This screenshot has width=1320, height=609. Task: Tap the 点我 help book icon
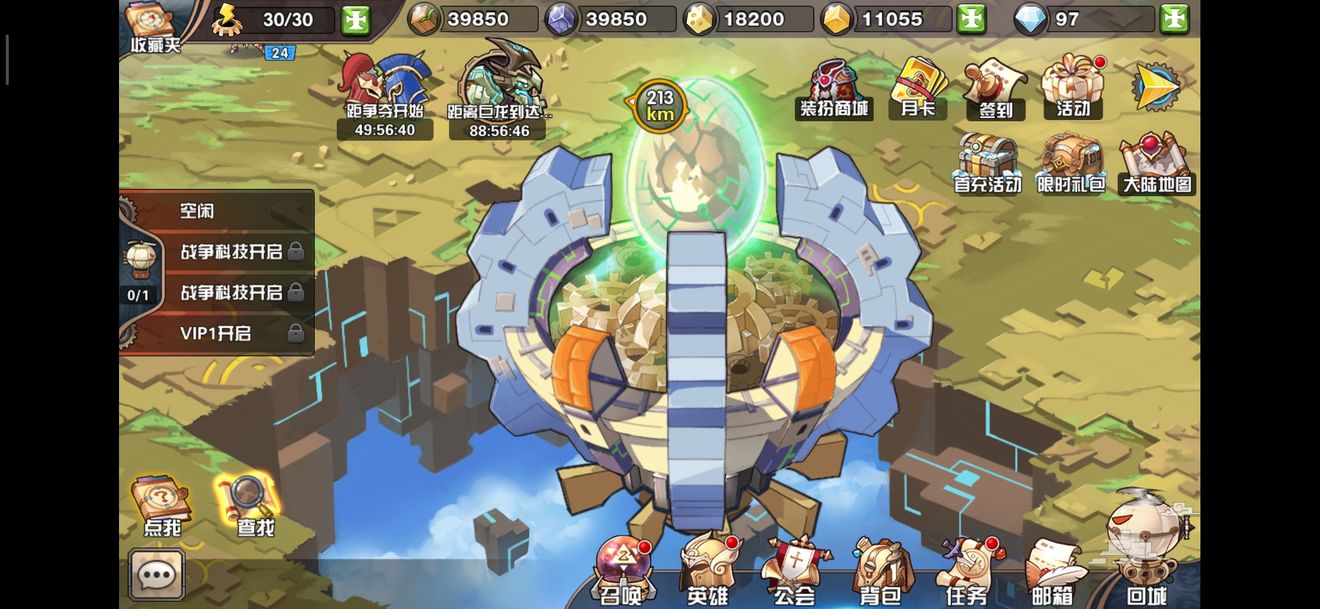162,505
